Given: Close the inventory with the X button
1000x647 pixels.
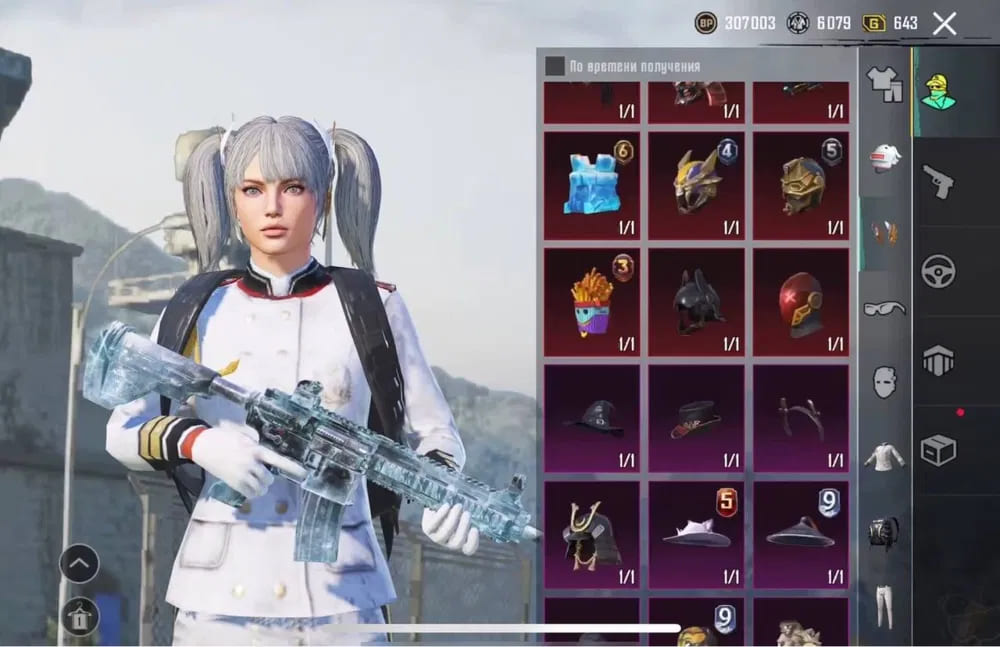Looking at the screenshot, I should point(944,24).
